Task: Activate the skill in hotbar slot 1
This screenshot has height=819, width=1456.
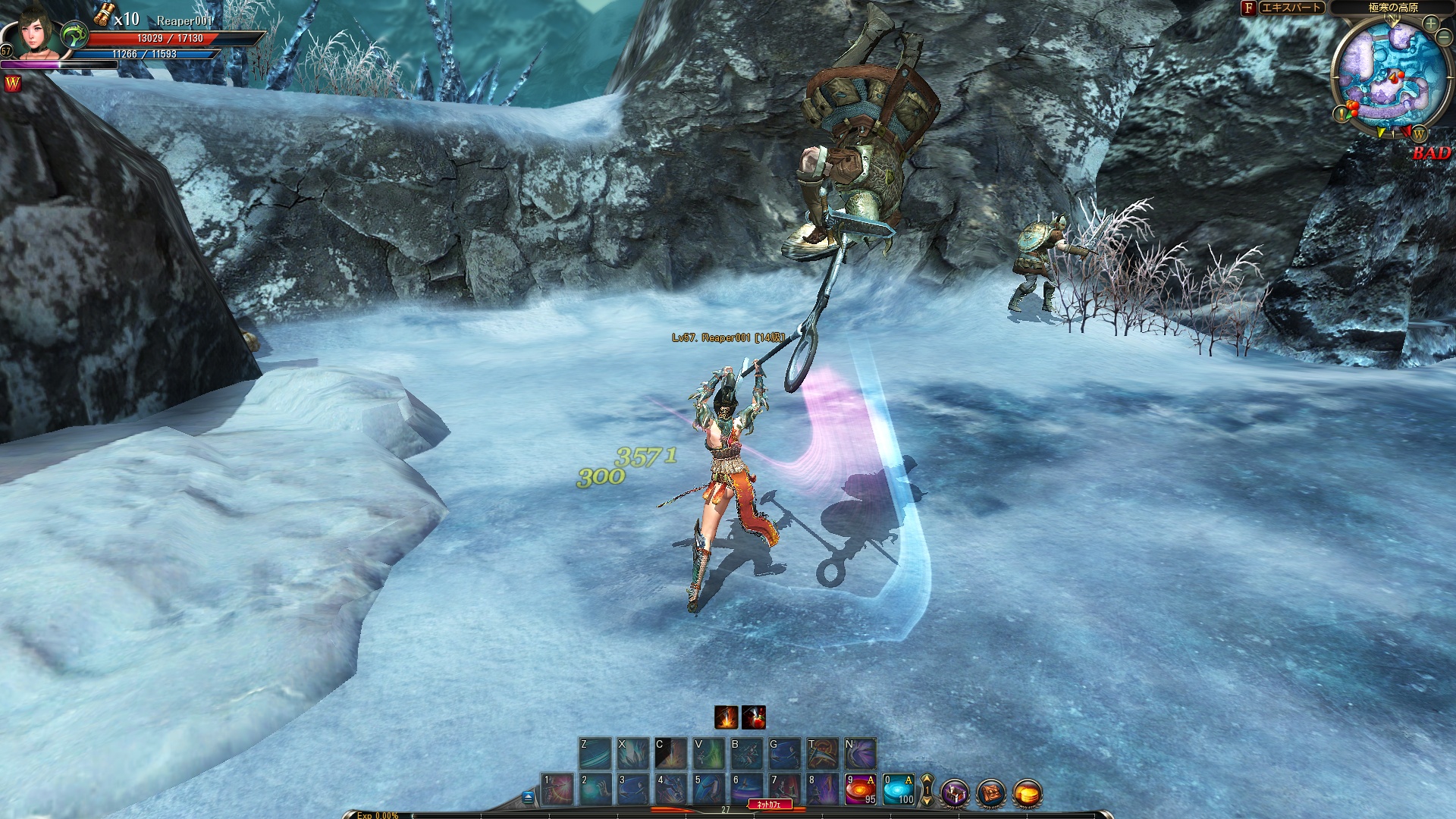Action: pyautogui.click(x=557, y=789)
